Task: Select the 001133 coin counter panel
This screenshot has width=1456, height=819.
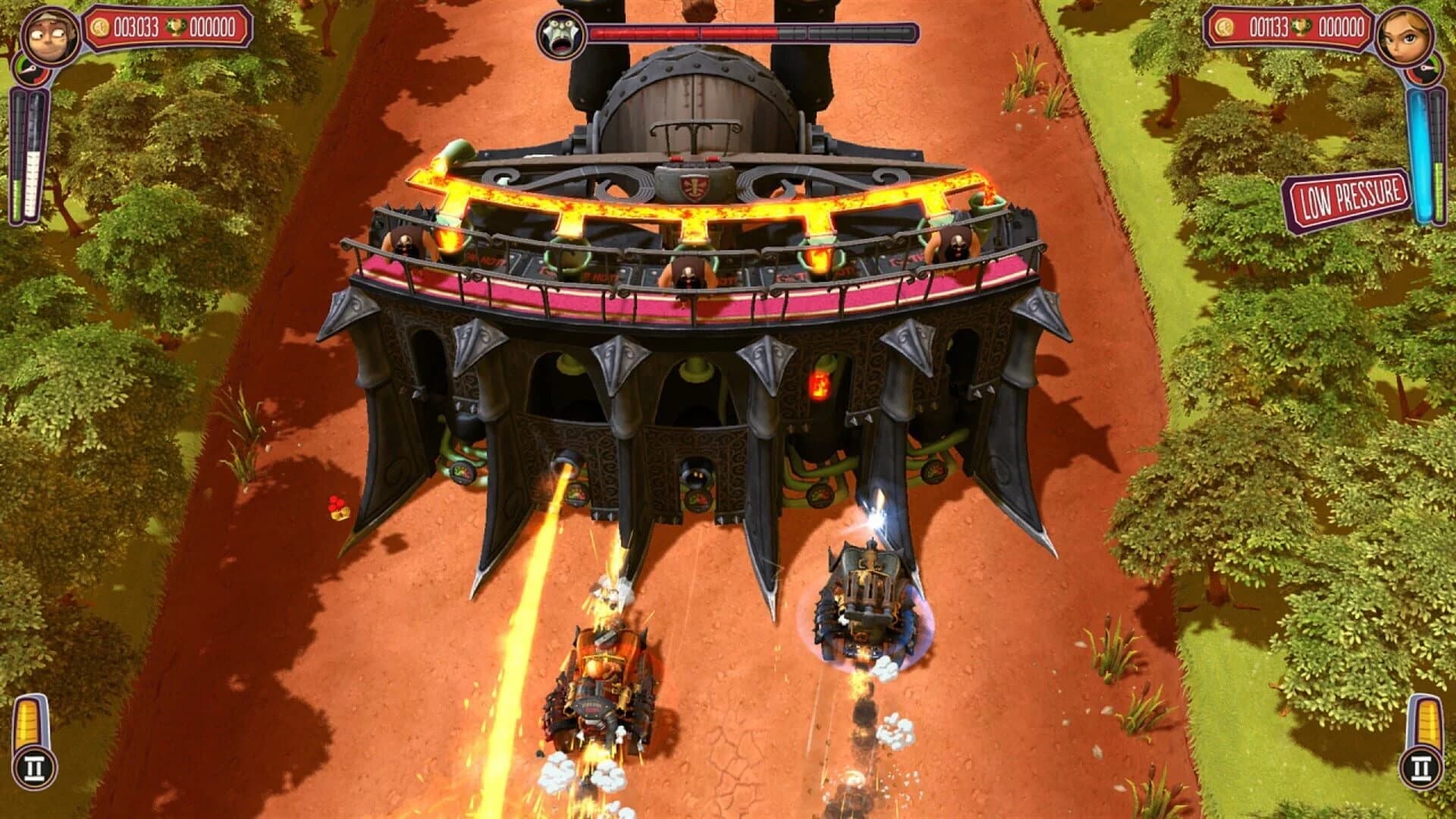Action: [1268, 27]
